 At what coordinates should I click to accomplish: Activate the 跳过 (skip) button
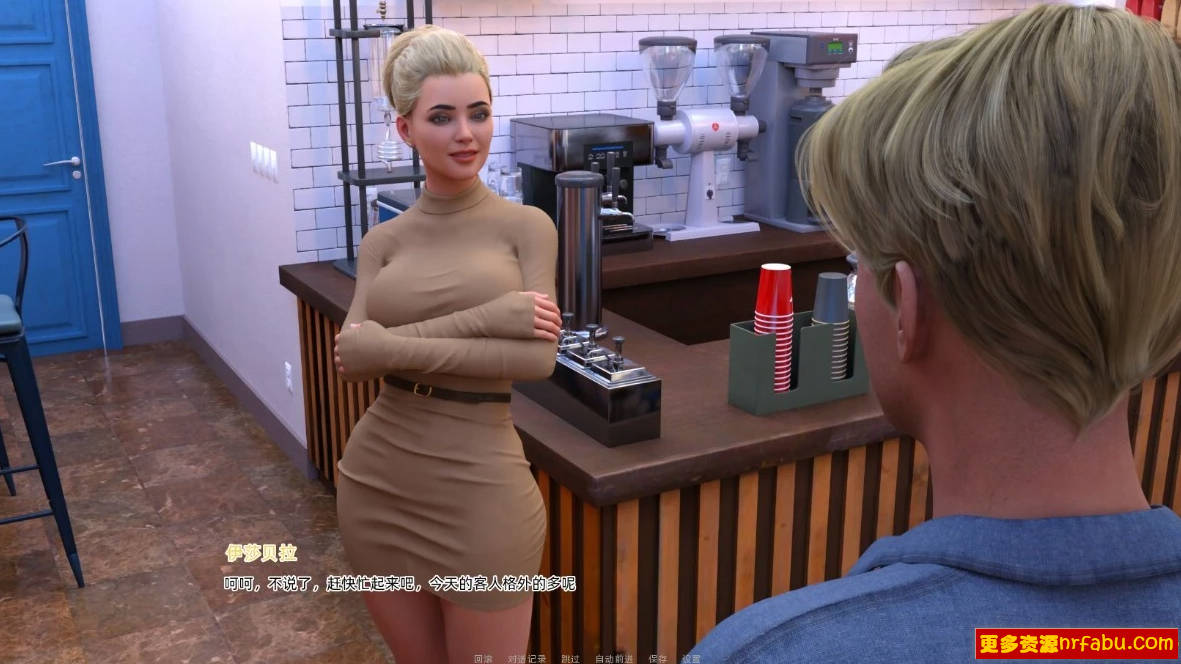click(570, 659)
